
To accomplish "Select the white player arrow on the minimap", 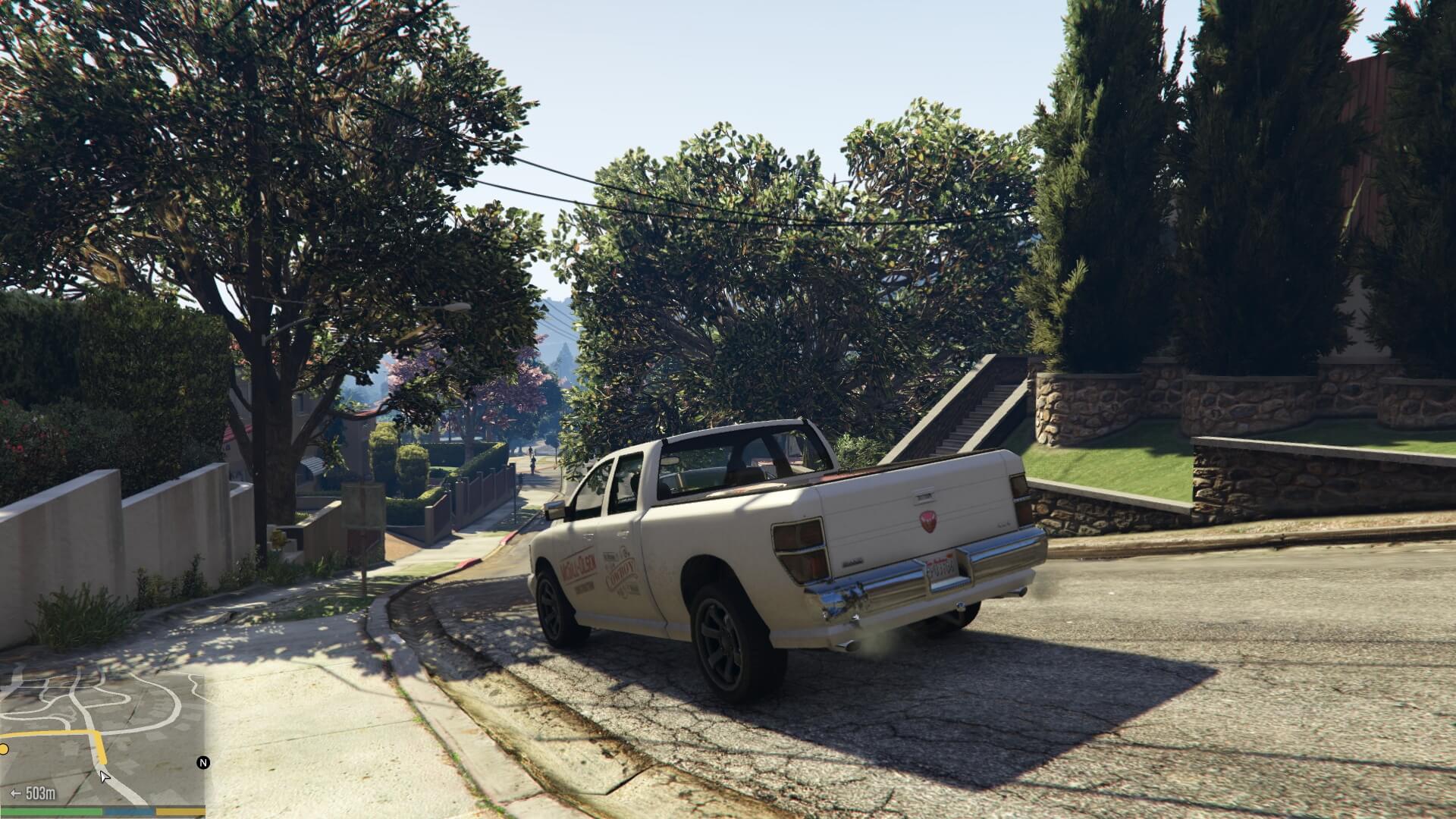I will pos(104,778).
